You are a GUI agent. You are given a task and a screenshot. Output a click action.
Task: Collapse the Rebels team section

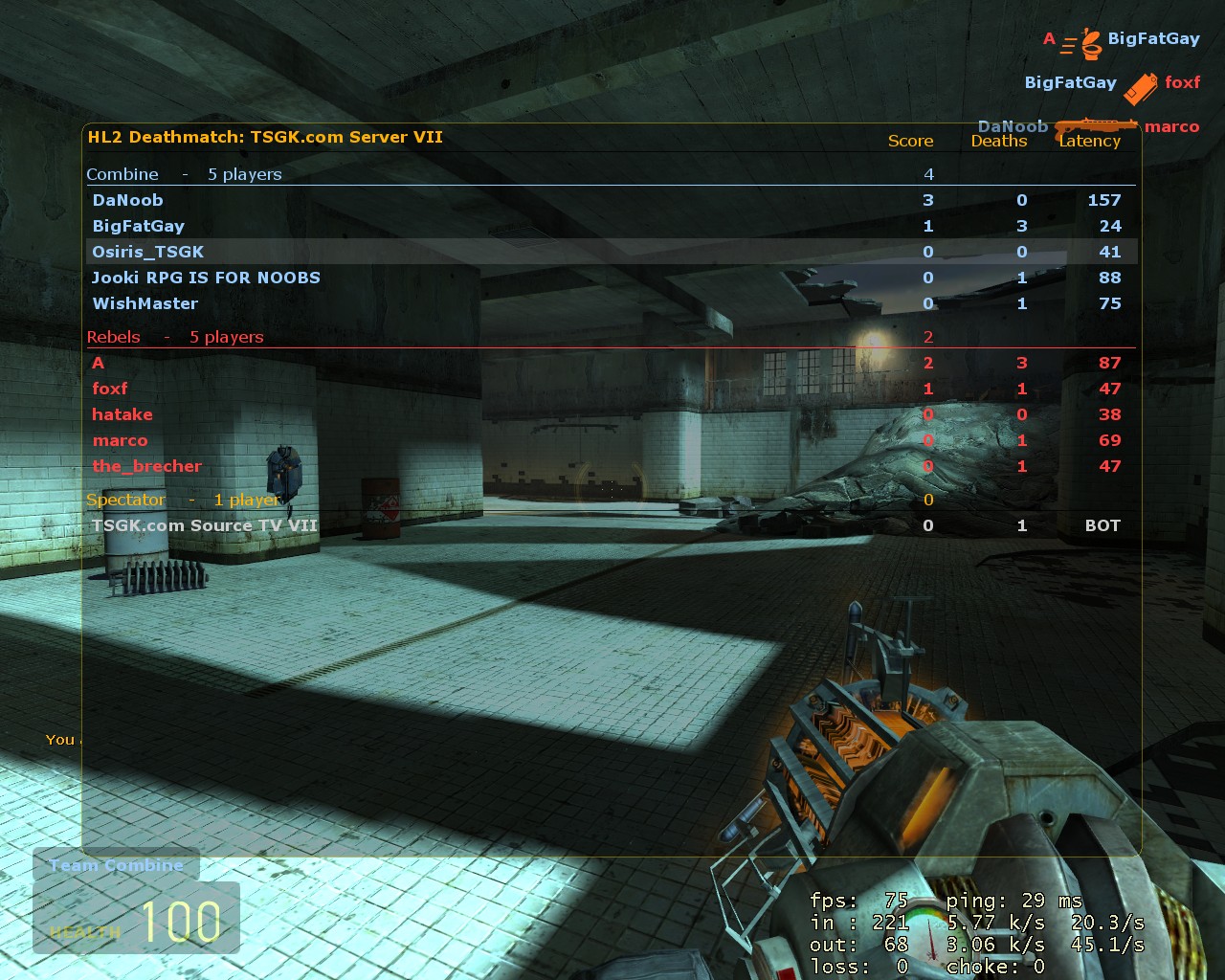tap(115, 337)
